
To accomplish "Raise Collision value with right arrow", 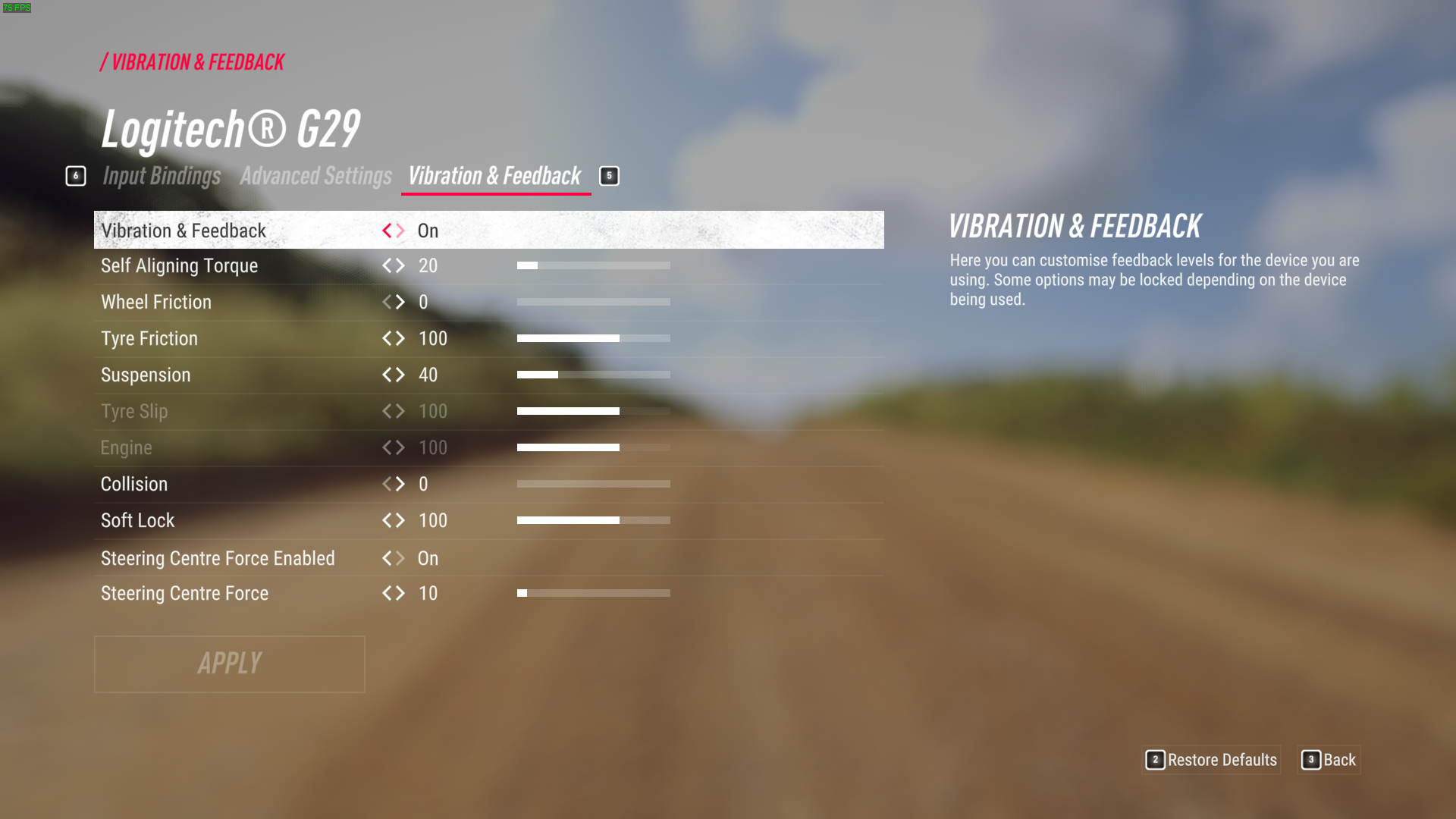I will [x=400, y=484].
